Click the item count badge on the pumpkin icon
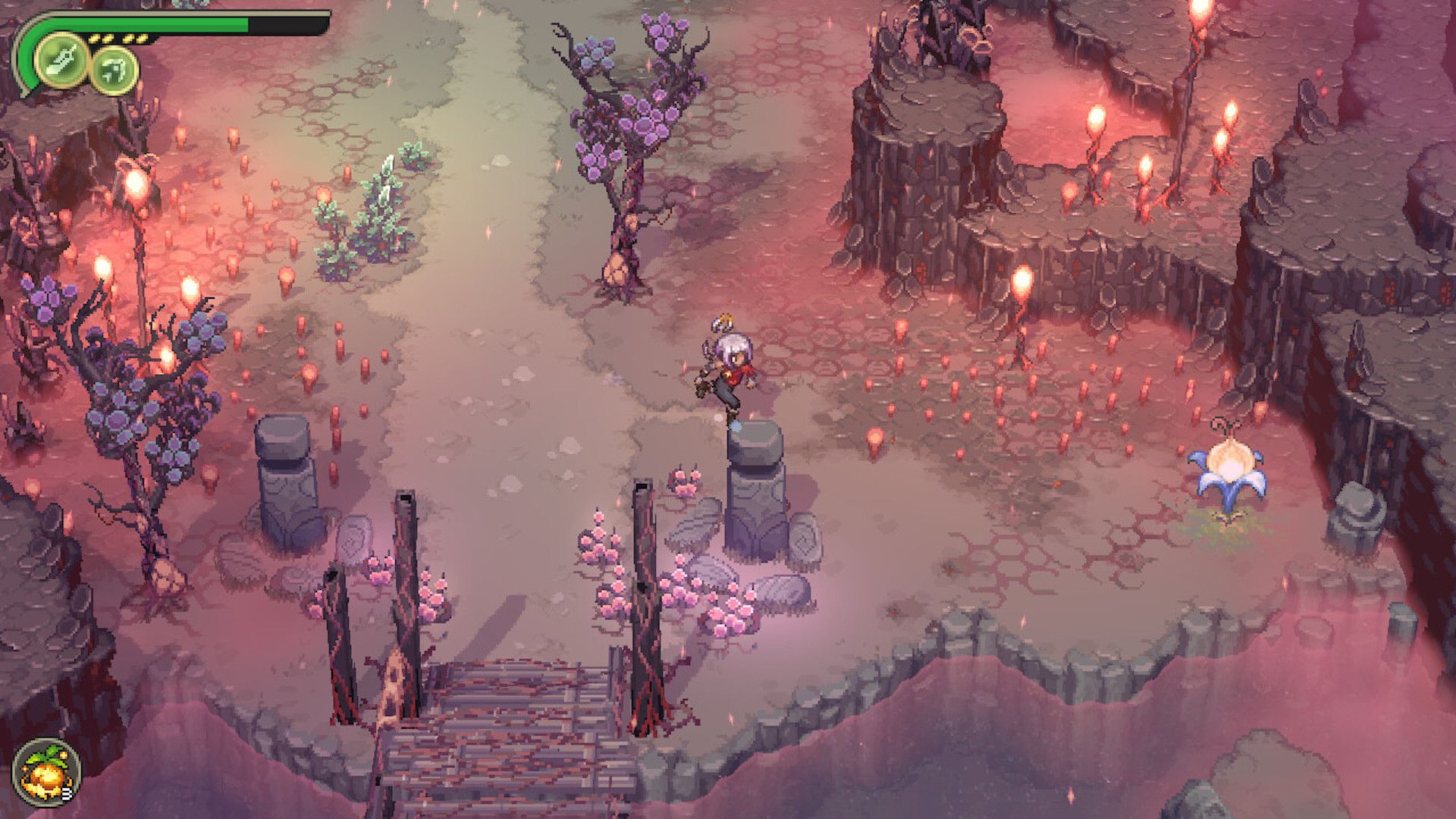1456x819 pixels. (x=67, y=793)
